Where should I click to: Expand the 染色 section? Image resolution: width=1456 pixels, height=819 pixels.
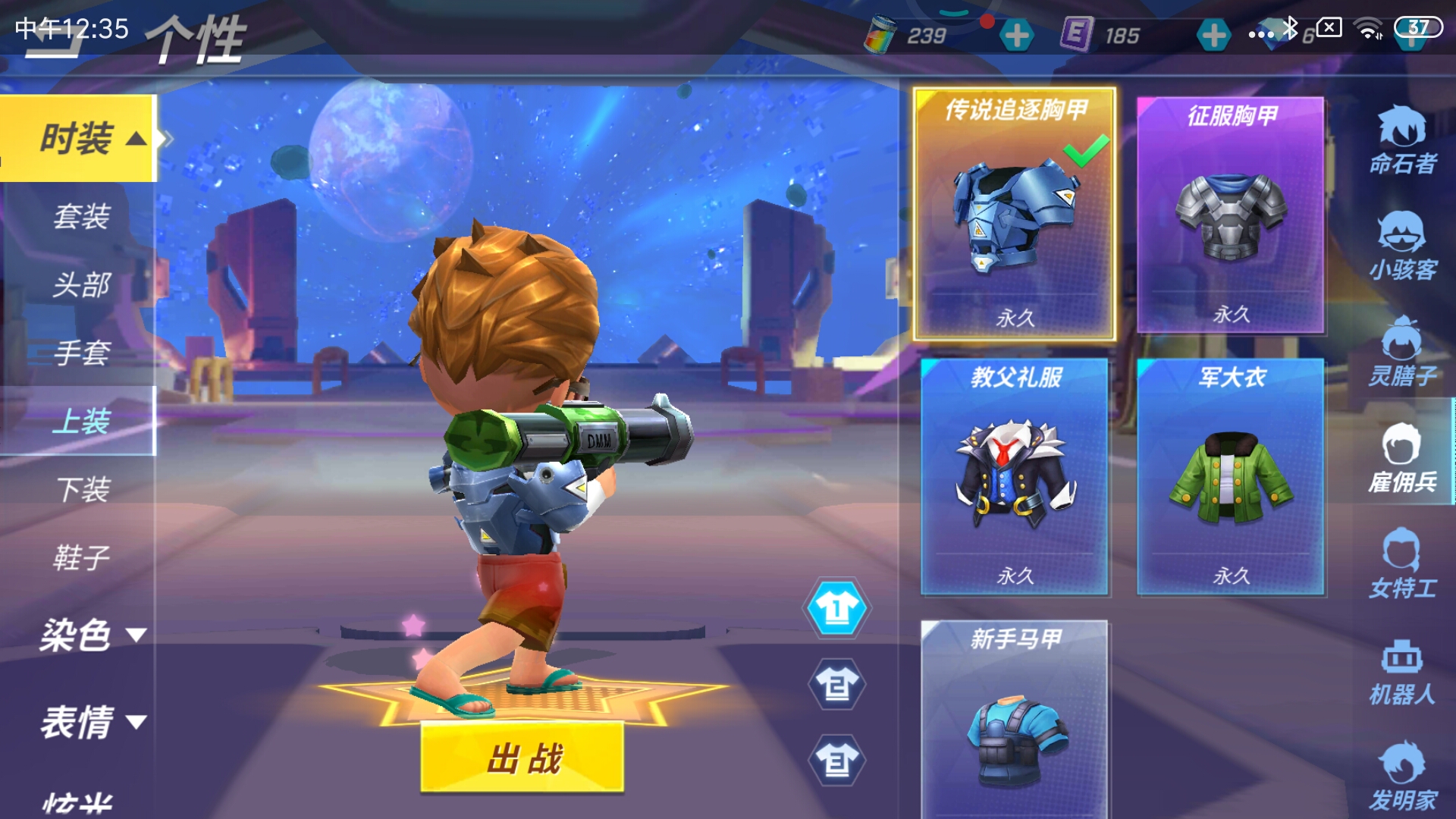tap(91, 634)
